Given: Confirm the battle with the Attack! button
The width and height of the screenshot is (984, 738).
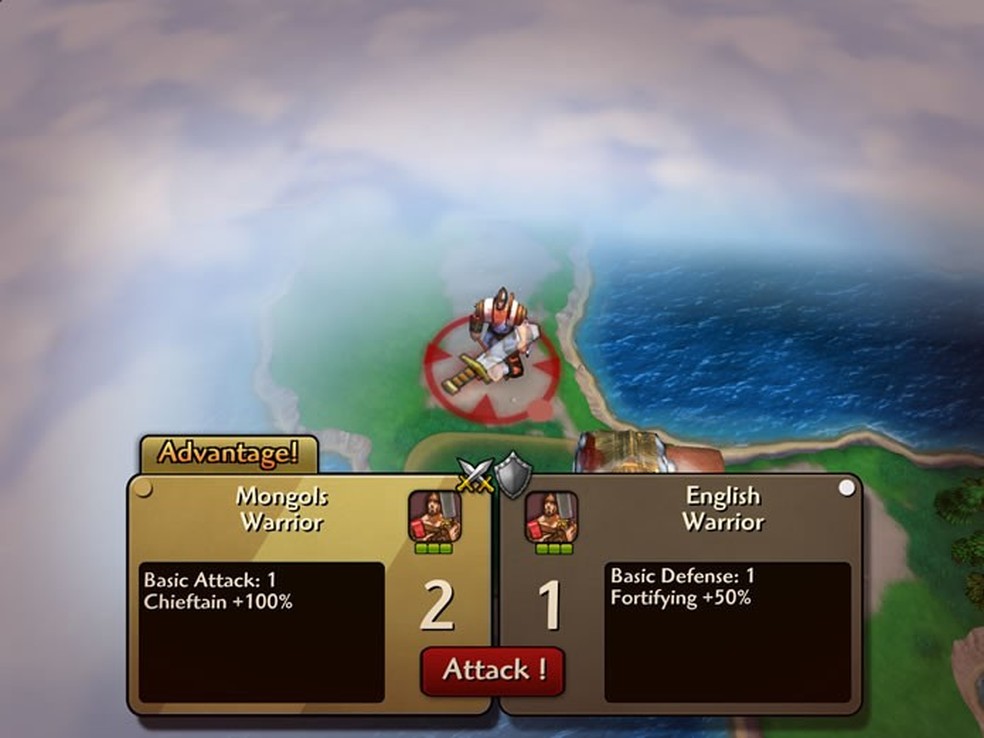Looking at the screenshot, I should tap(492, 670).
